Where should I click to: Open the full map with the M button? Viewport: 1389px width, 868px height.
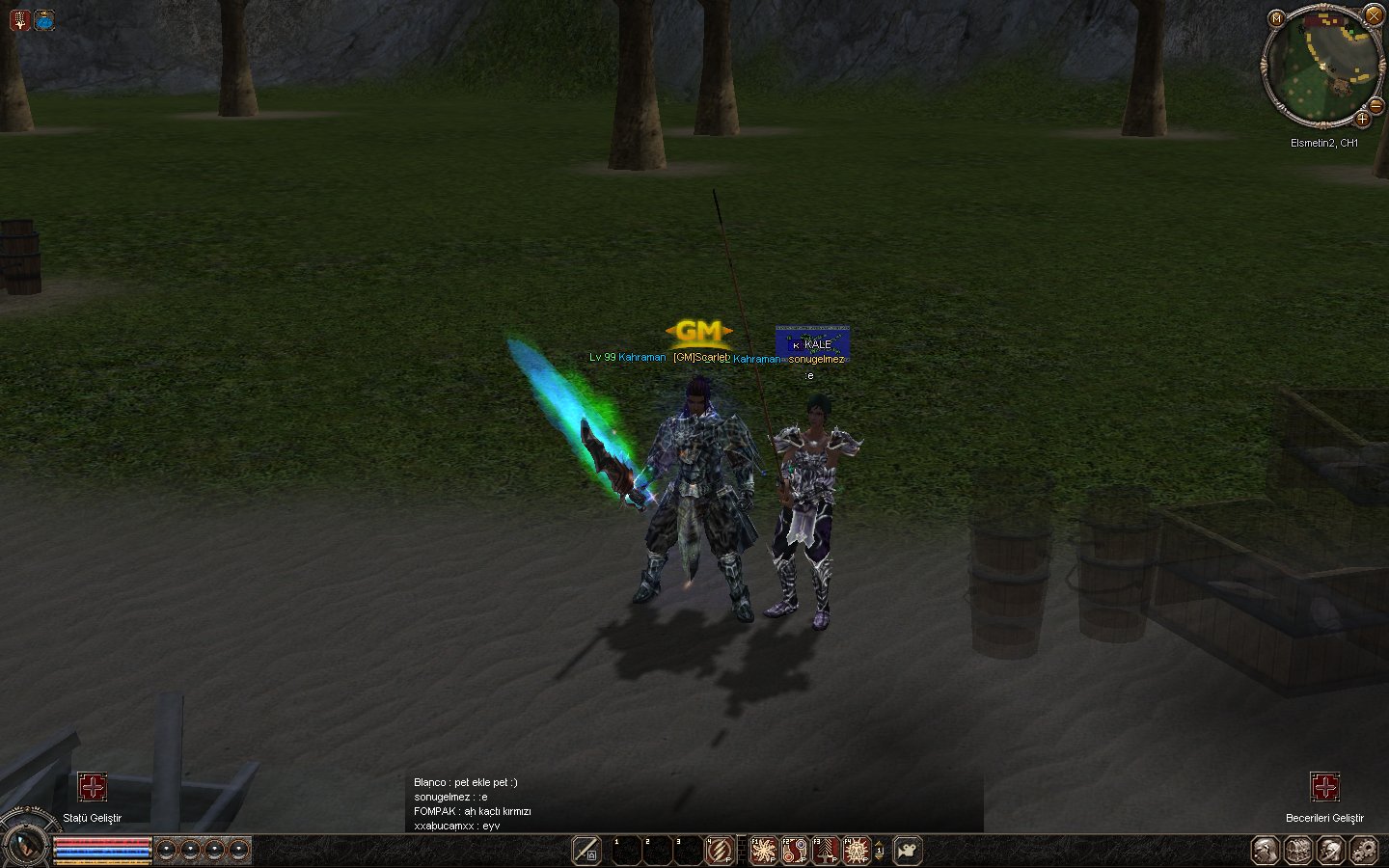point(1276,18)
